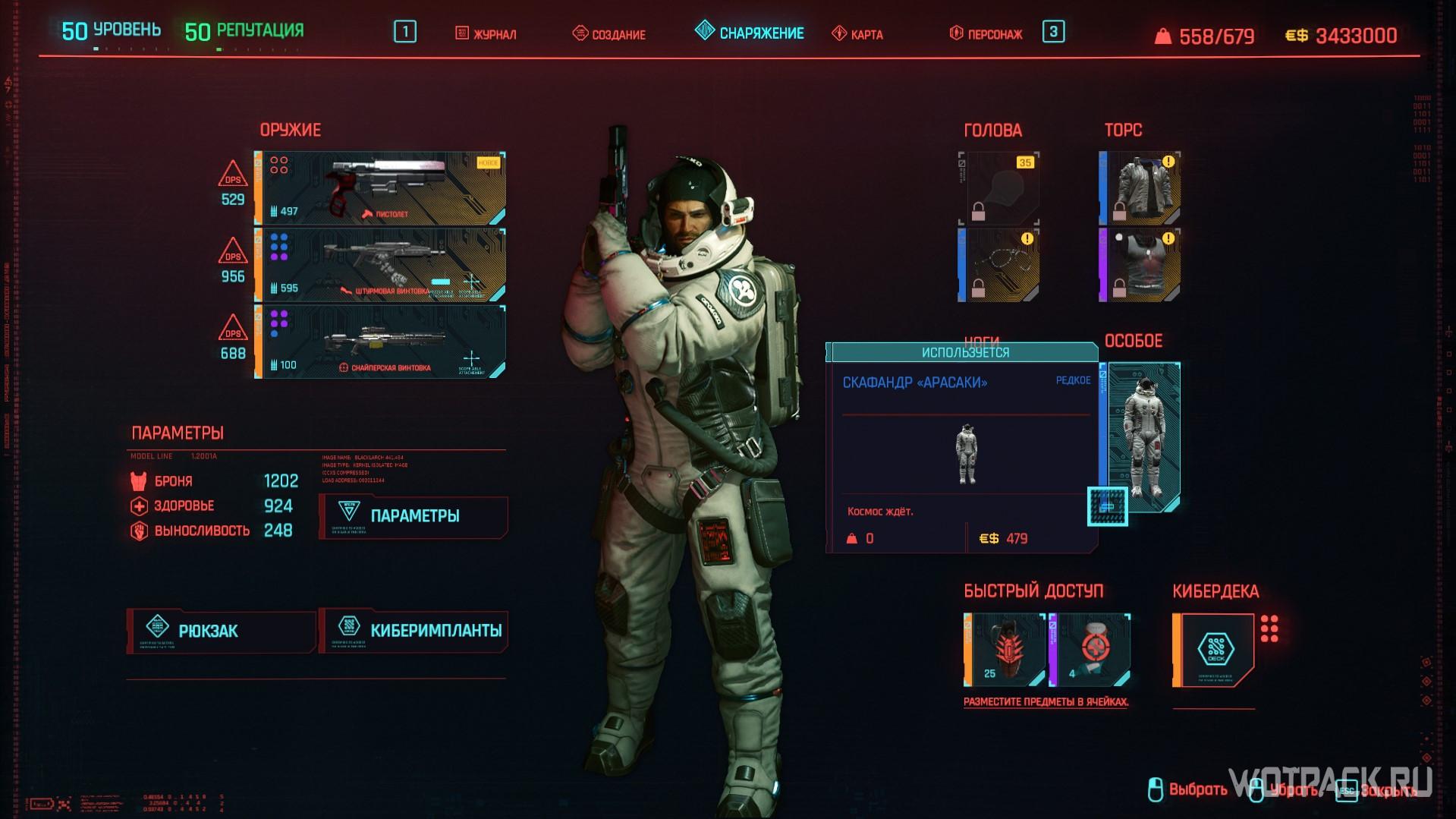This screenshot has width=1456, height=819.
Task: Select the head cap slot
Action: click(998, 188)
